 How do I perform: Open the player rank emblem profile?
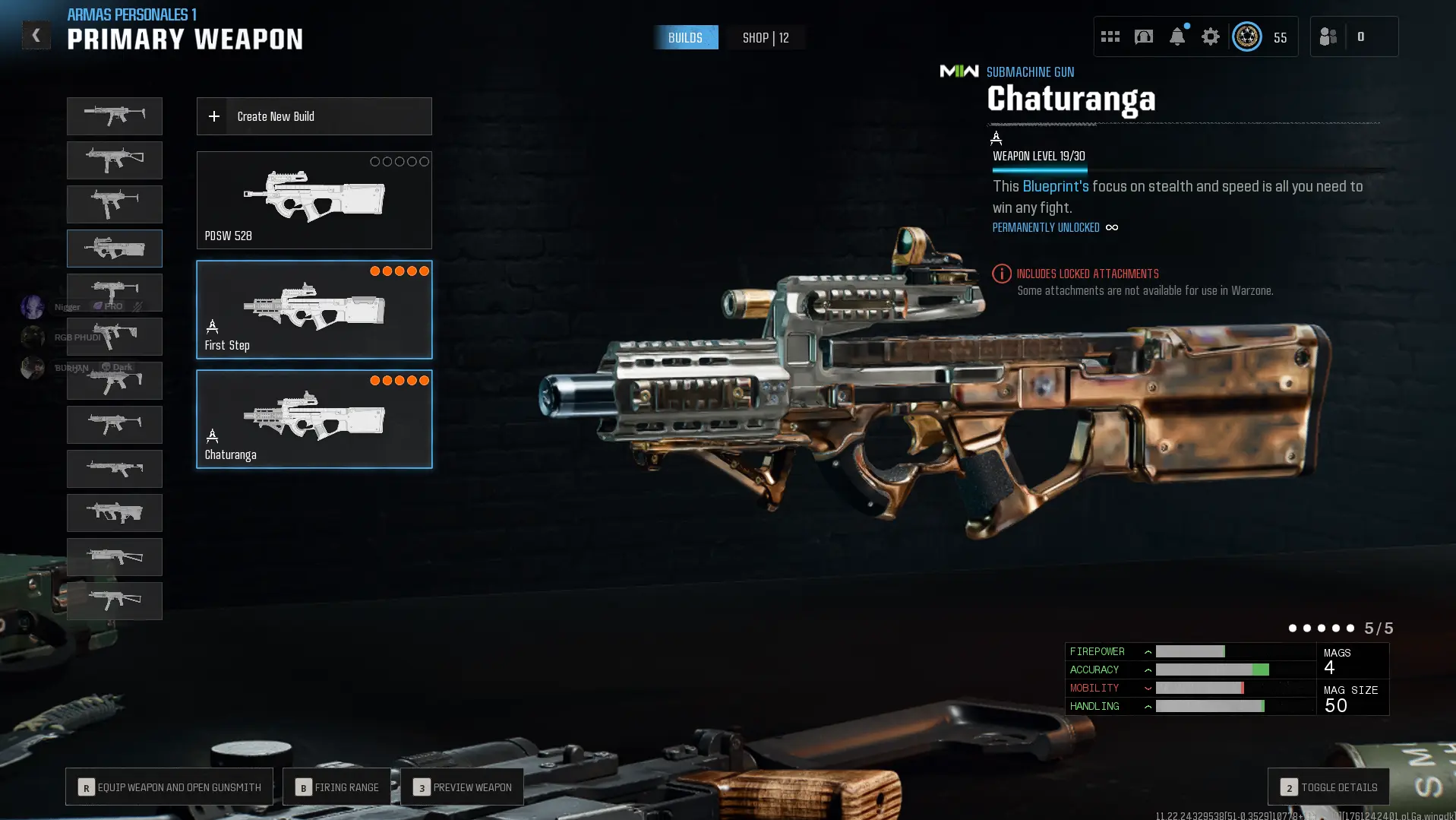point(1246,36)
